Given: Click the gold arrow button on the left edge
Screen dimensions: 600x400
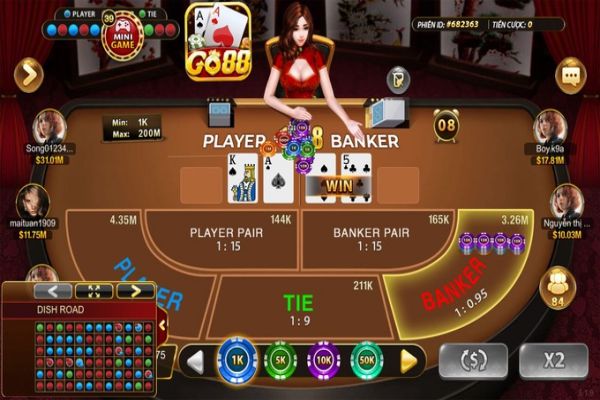Looking at the screenshot, I should 28,74.
